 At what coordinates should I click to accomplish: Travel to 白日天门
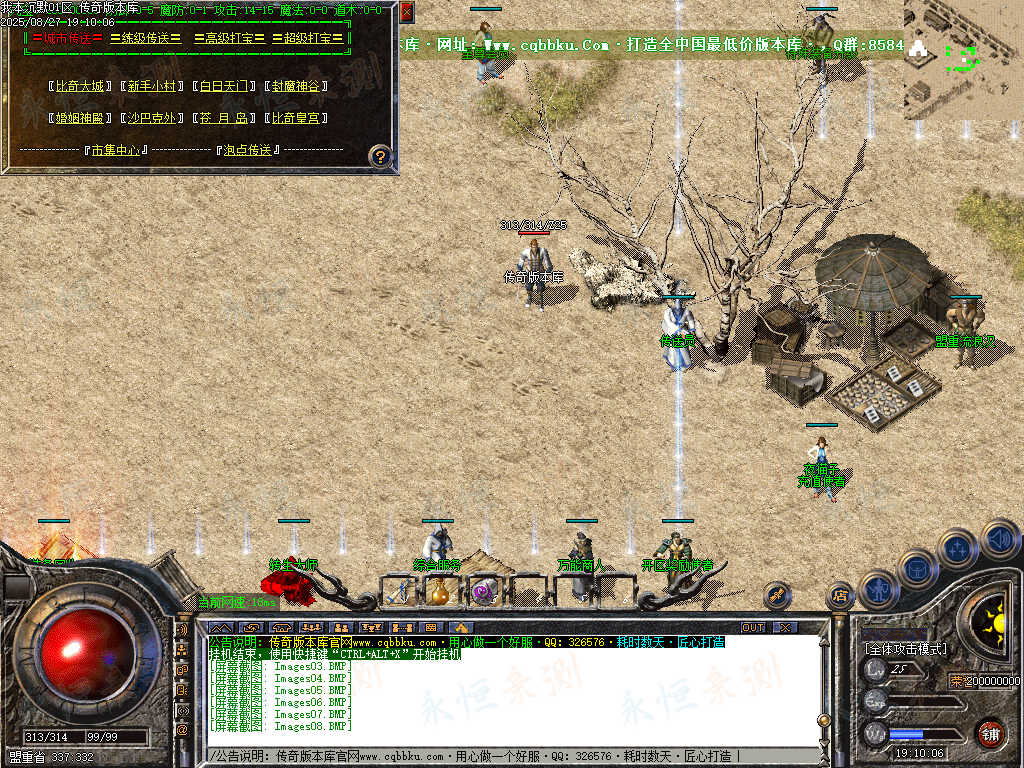[223, 86]
